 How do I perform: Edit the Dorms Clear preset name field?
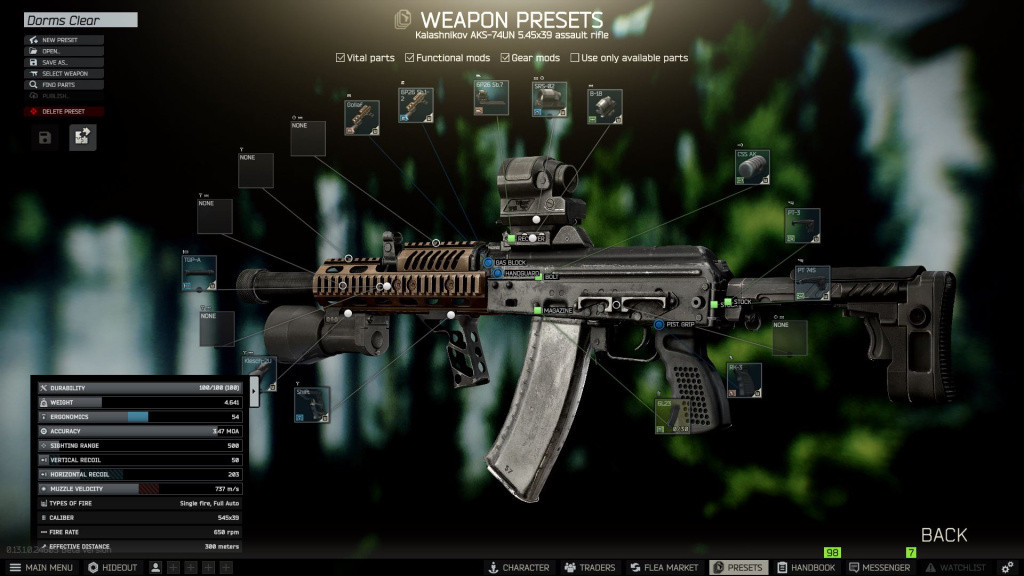pos(80,20)
